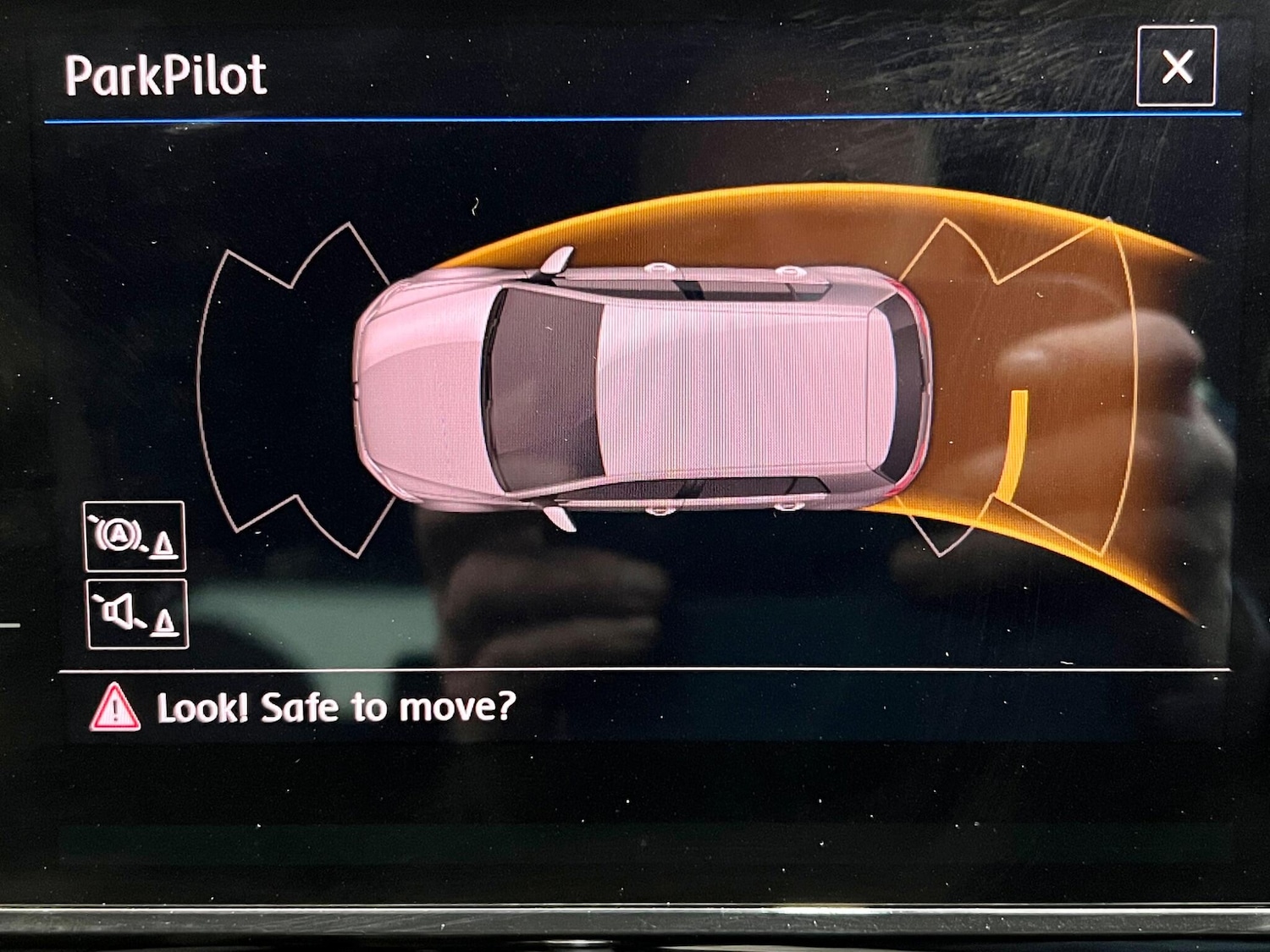Close the ParkPilot screen
The image size is (1270, 952).
pyautogui.click(x=1176, y=66)
